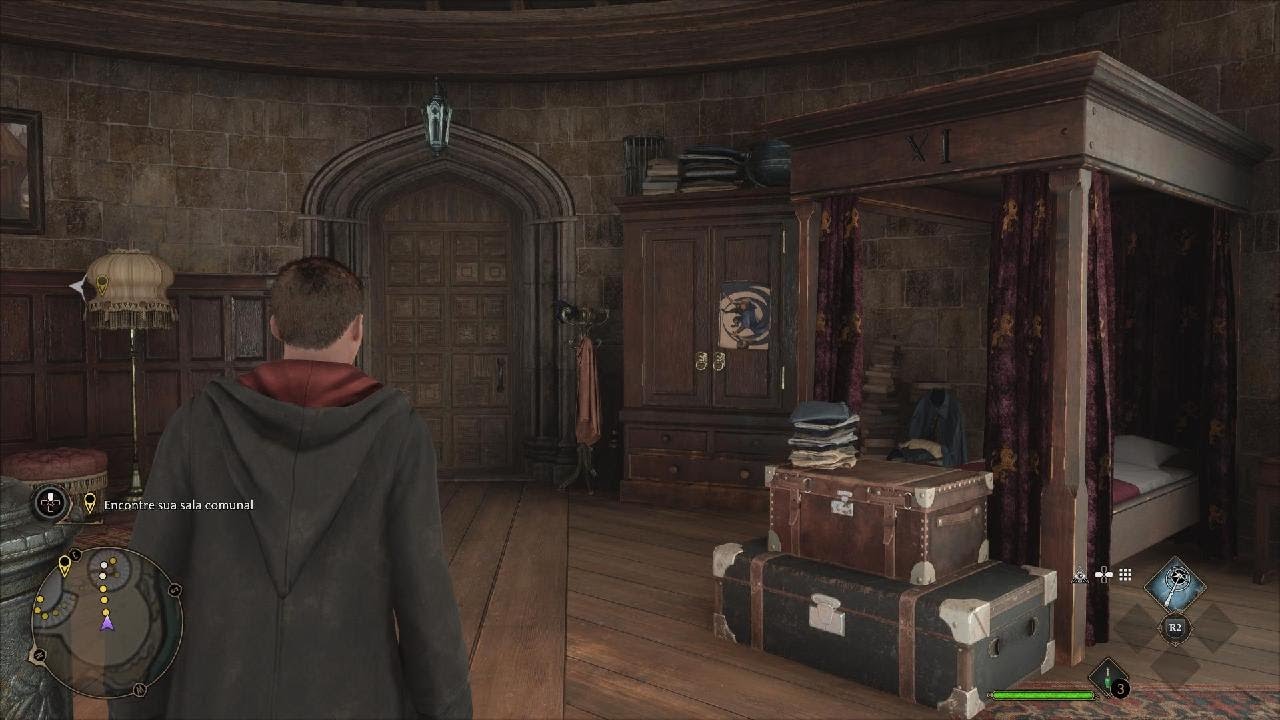Click the potion count badge showing 3
Image resolution: width=1280 pixels, height=720 pixels.
pos(1120,690)
